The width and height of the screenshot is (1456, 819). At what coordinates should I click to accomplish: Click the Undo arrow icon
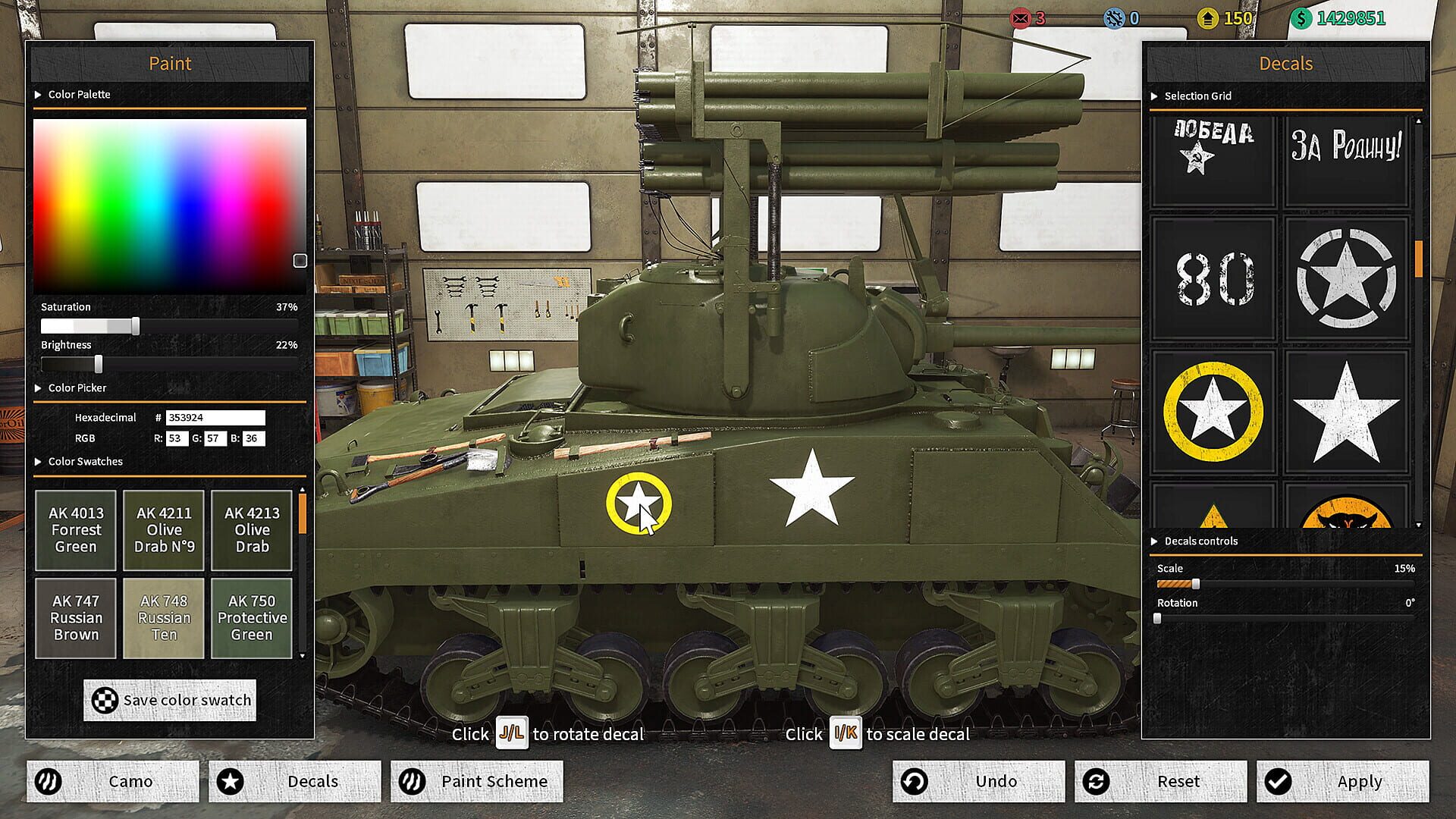[915, 781]
